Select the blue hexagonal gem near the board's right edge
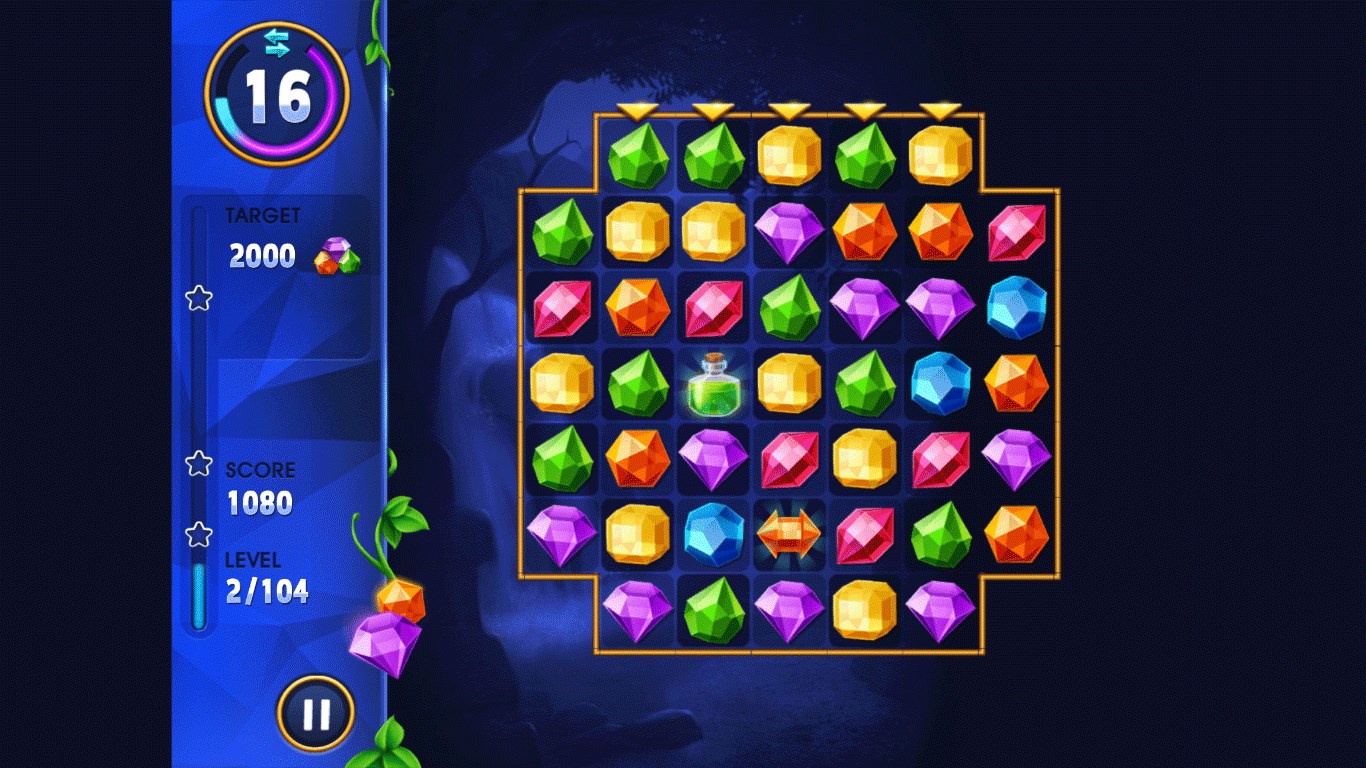1366x768 pixels. (x=1017, y=307)
